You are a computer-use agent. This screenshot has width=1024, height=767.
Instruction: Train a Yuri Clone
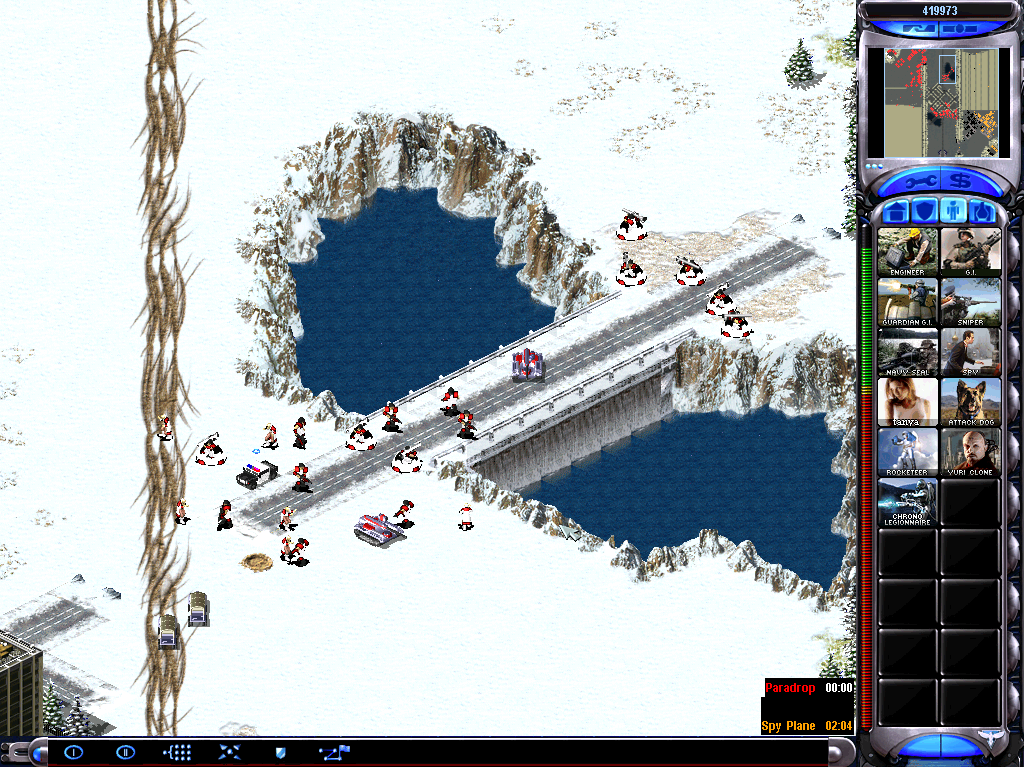[x=970, y=452]
